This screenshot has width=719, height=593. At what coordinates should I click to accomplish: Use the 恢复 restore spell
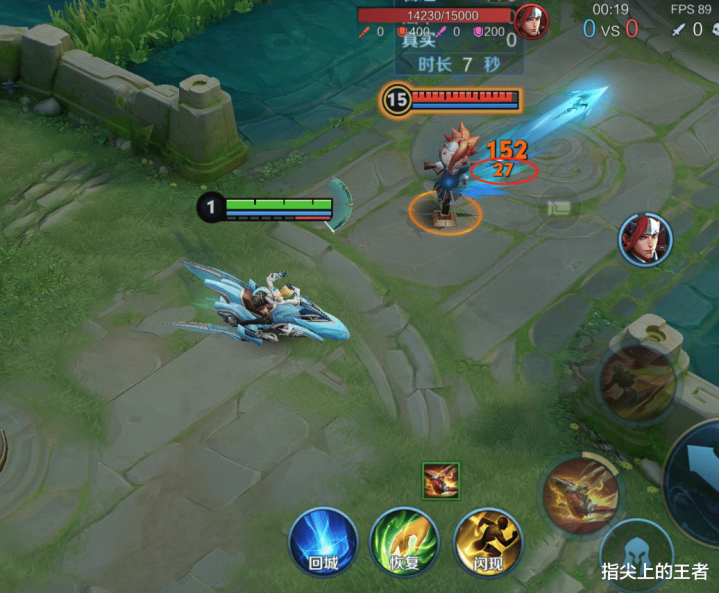[x=404, y=543]
